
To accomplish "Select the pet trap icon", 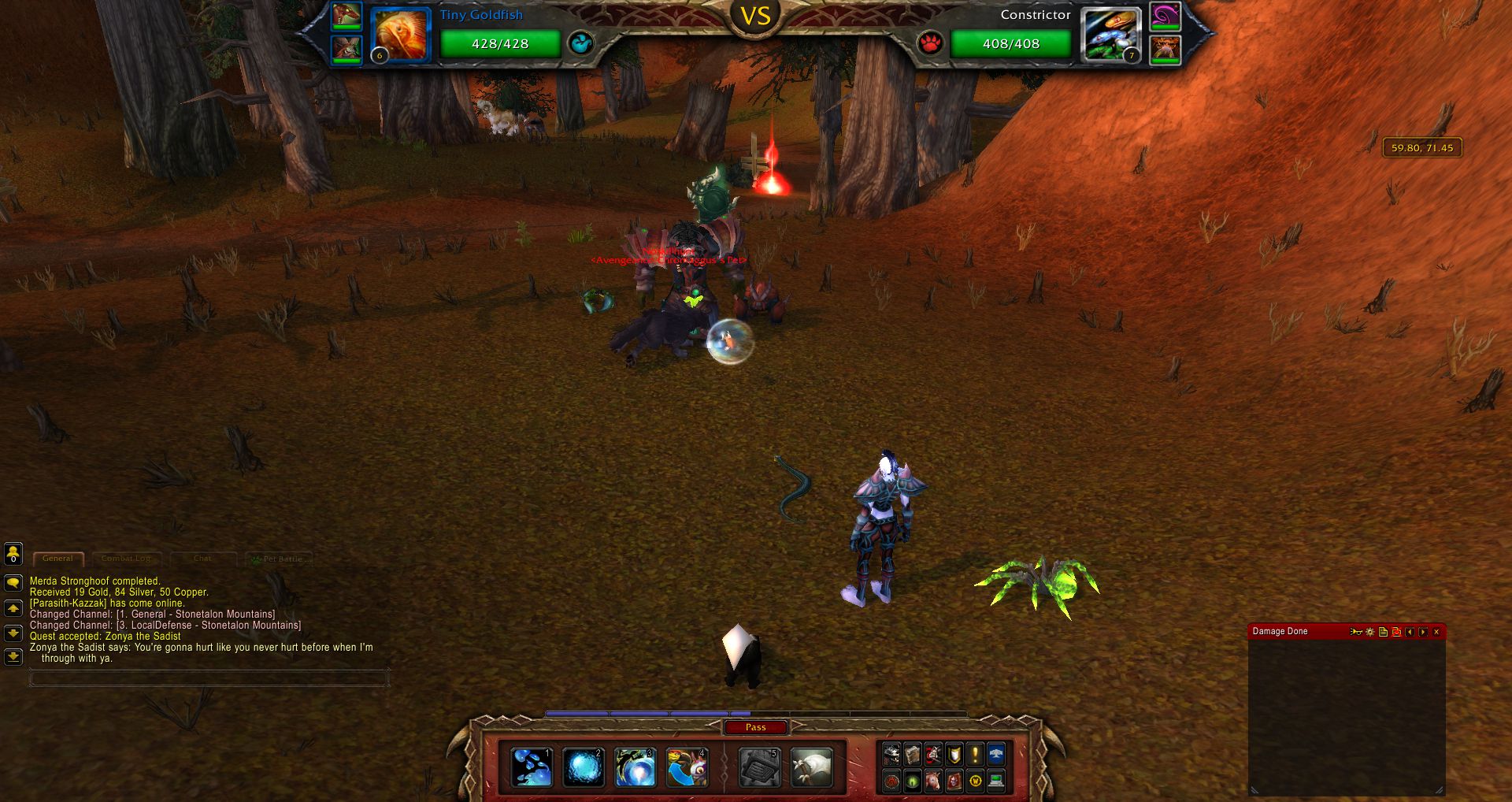I will [759, 767].
